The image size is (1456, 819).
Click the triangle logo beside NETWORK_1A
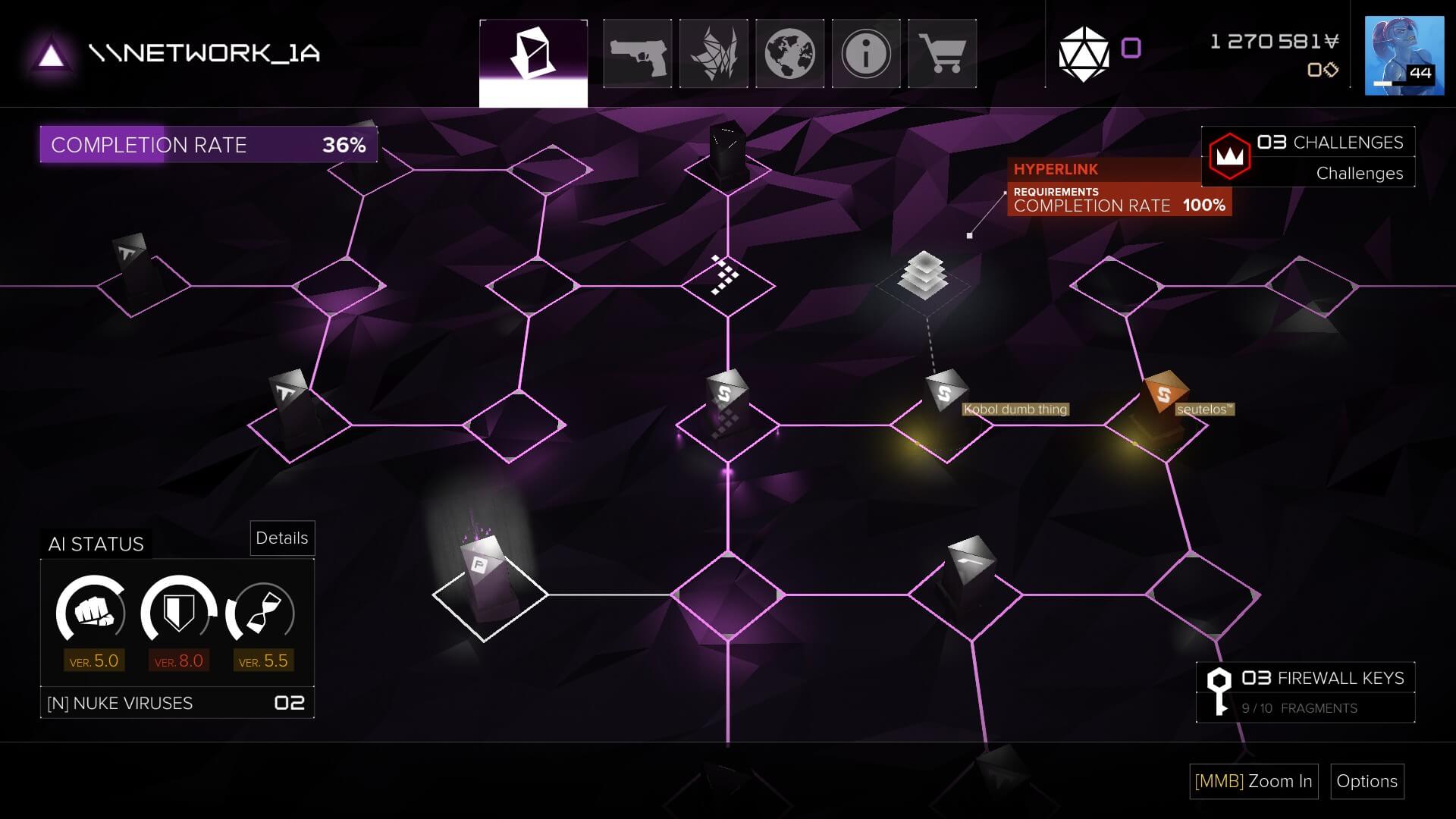tap(51, 55)
